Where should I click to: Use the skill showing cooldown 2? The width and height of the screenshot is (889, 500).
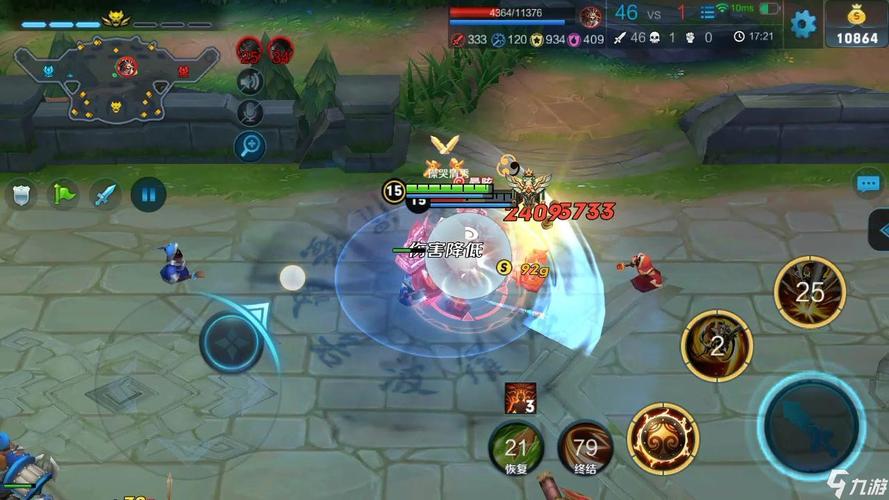point(716,345)
